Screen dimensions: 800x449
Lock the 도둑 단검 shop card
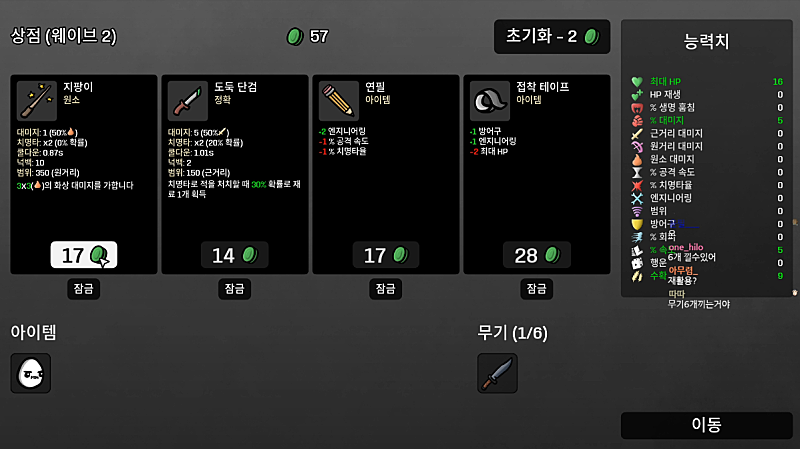[235, 288]
